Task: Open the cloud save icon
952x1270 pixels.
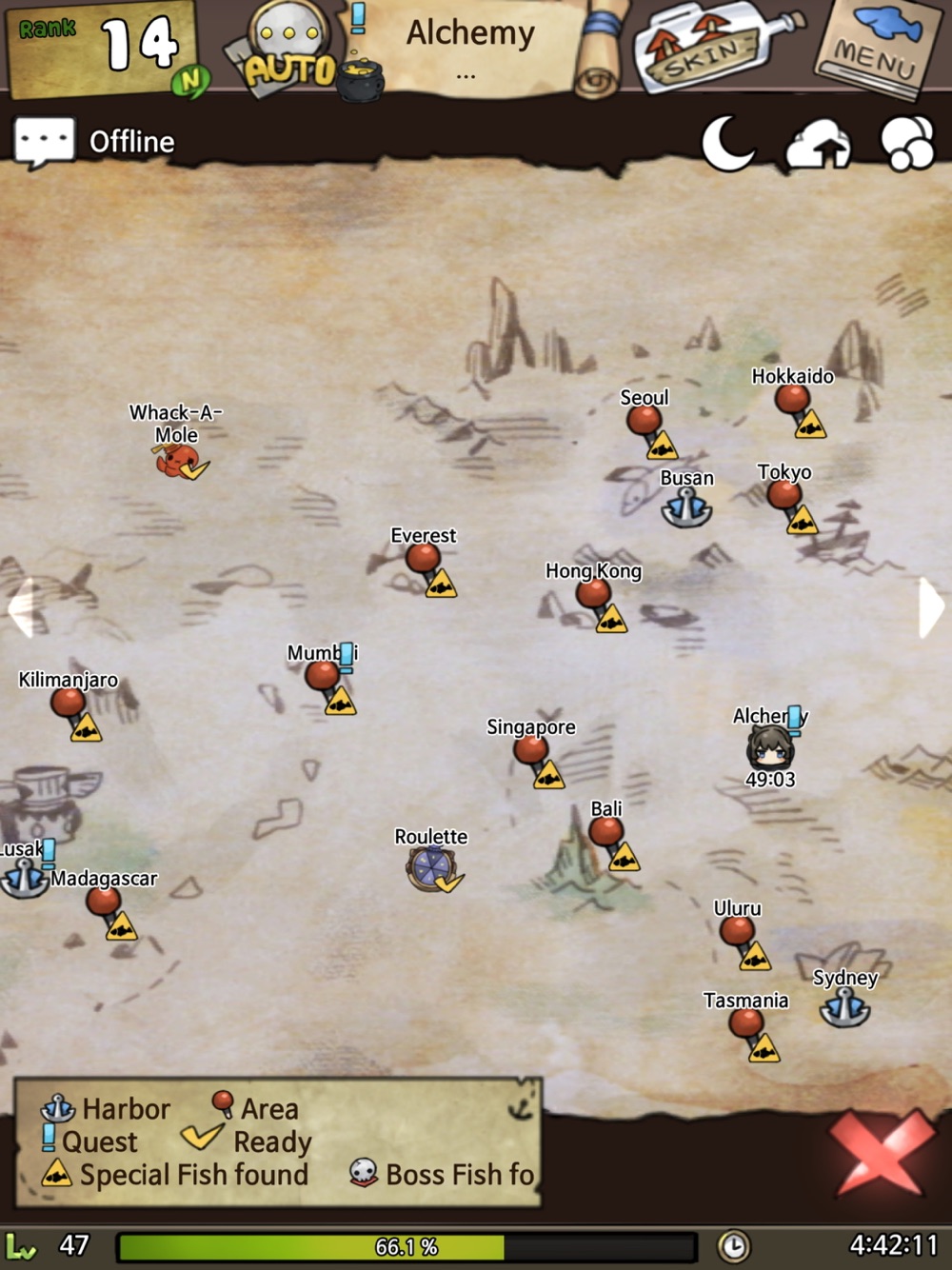Action: (817, 145)
